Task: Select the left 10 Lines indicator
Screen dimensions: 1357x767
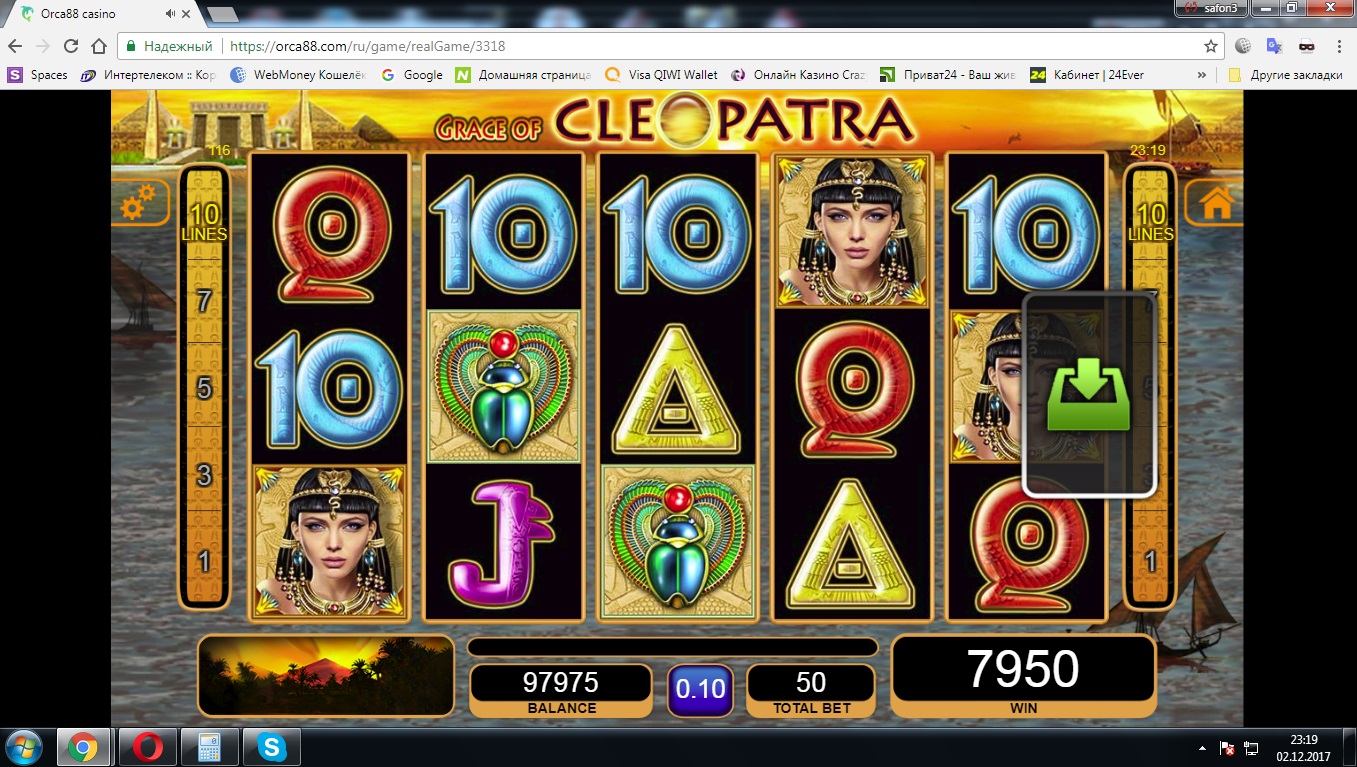Action: click(204, 222)
